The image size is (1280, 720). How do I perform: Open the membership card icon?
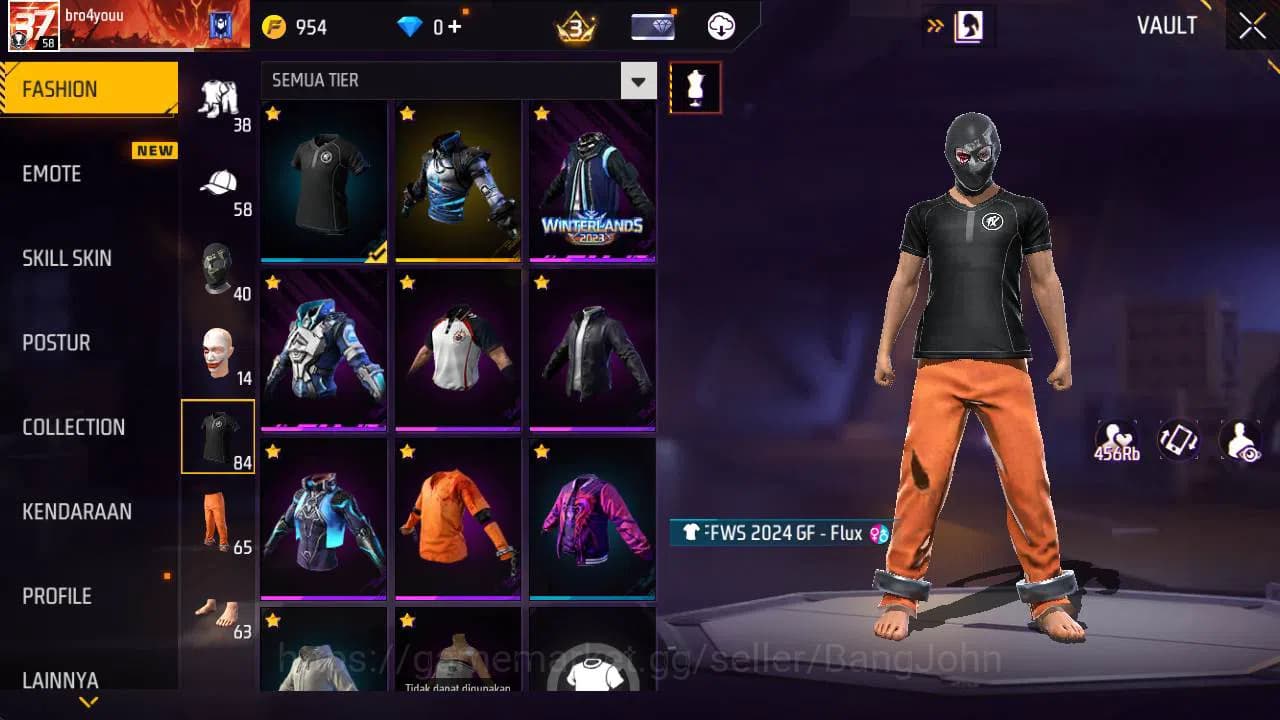click(x=651, y=27)
